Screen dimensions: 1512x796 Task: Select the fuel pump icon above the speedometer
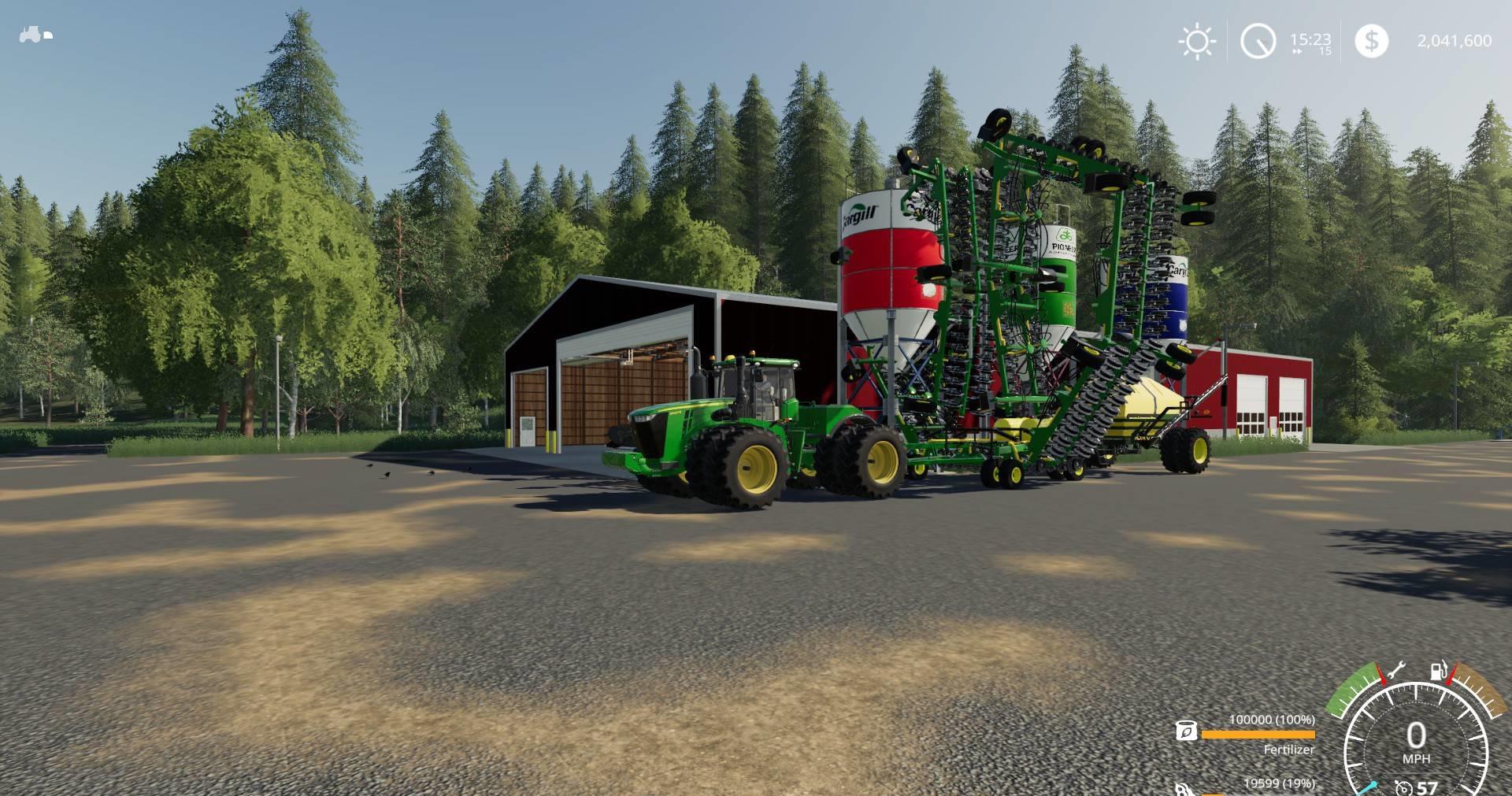pyautogui.click(x=1438, y=671)
